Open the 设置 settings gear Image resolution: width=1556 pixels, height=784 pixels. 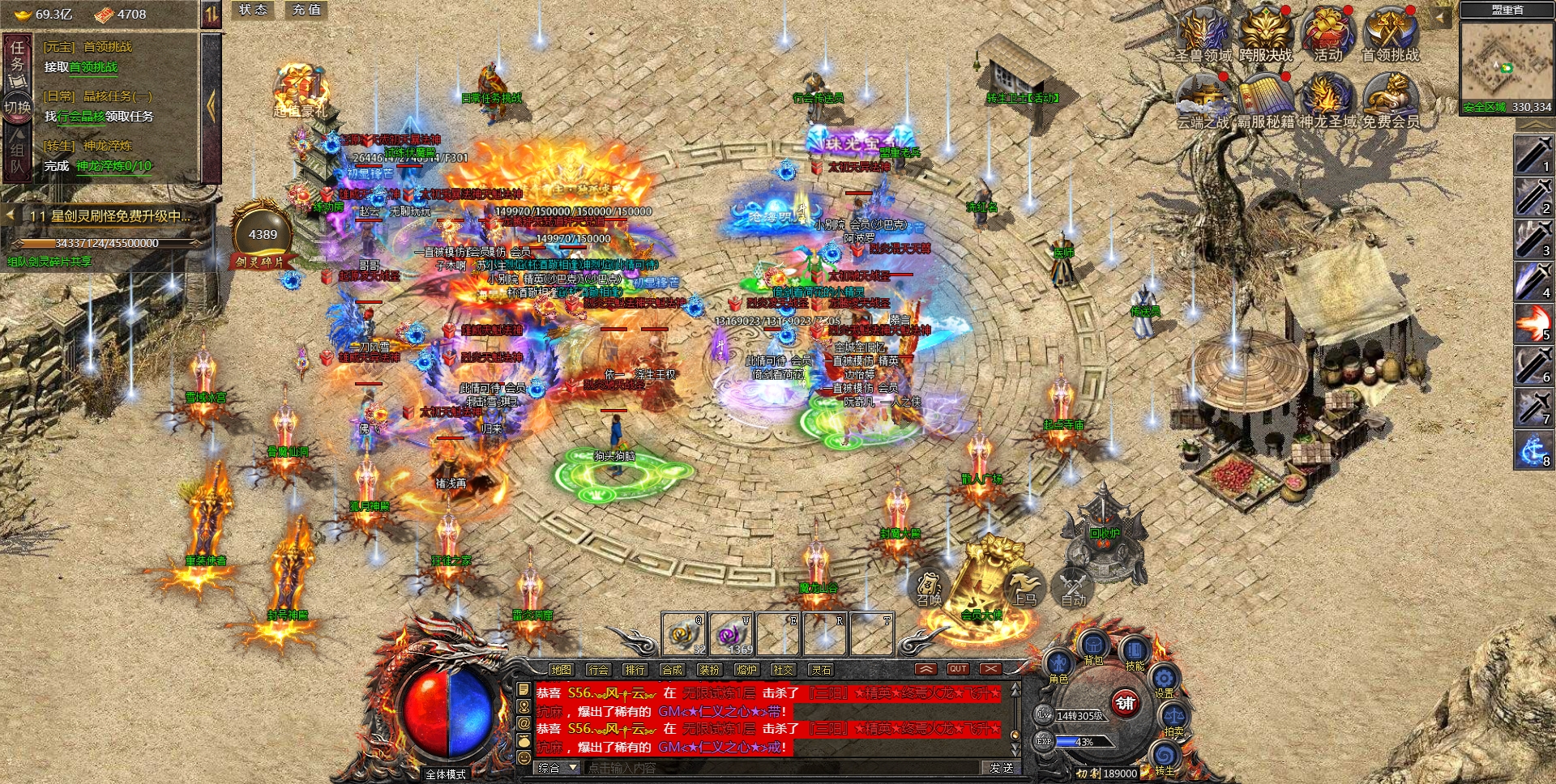[1165, 680]
